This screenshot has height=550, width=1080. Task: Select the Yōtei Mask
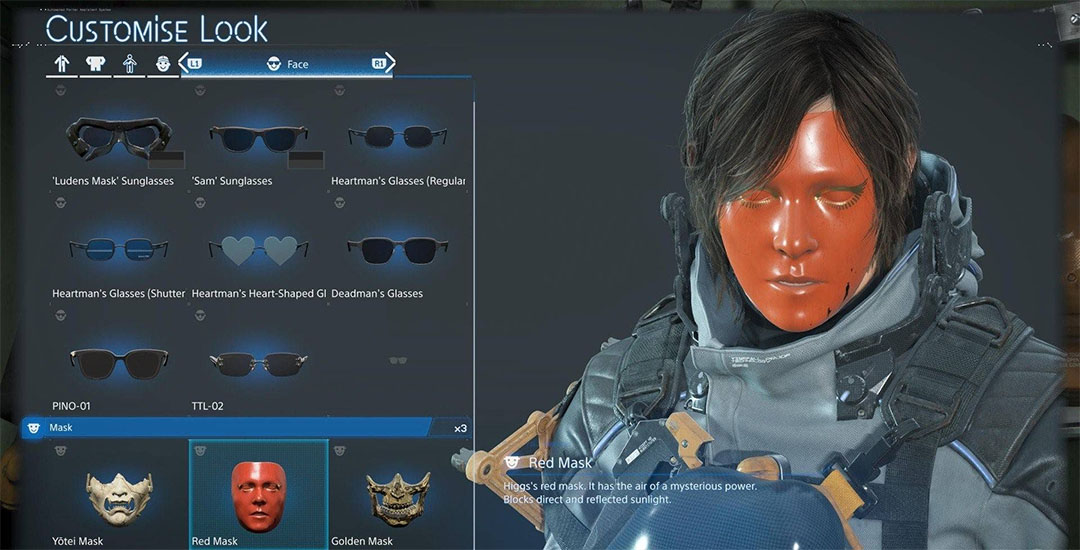click(x=104, y=495)
